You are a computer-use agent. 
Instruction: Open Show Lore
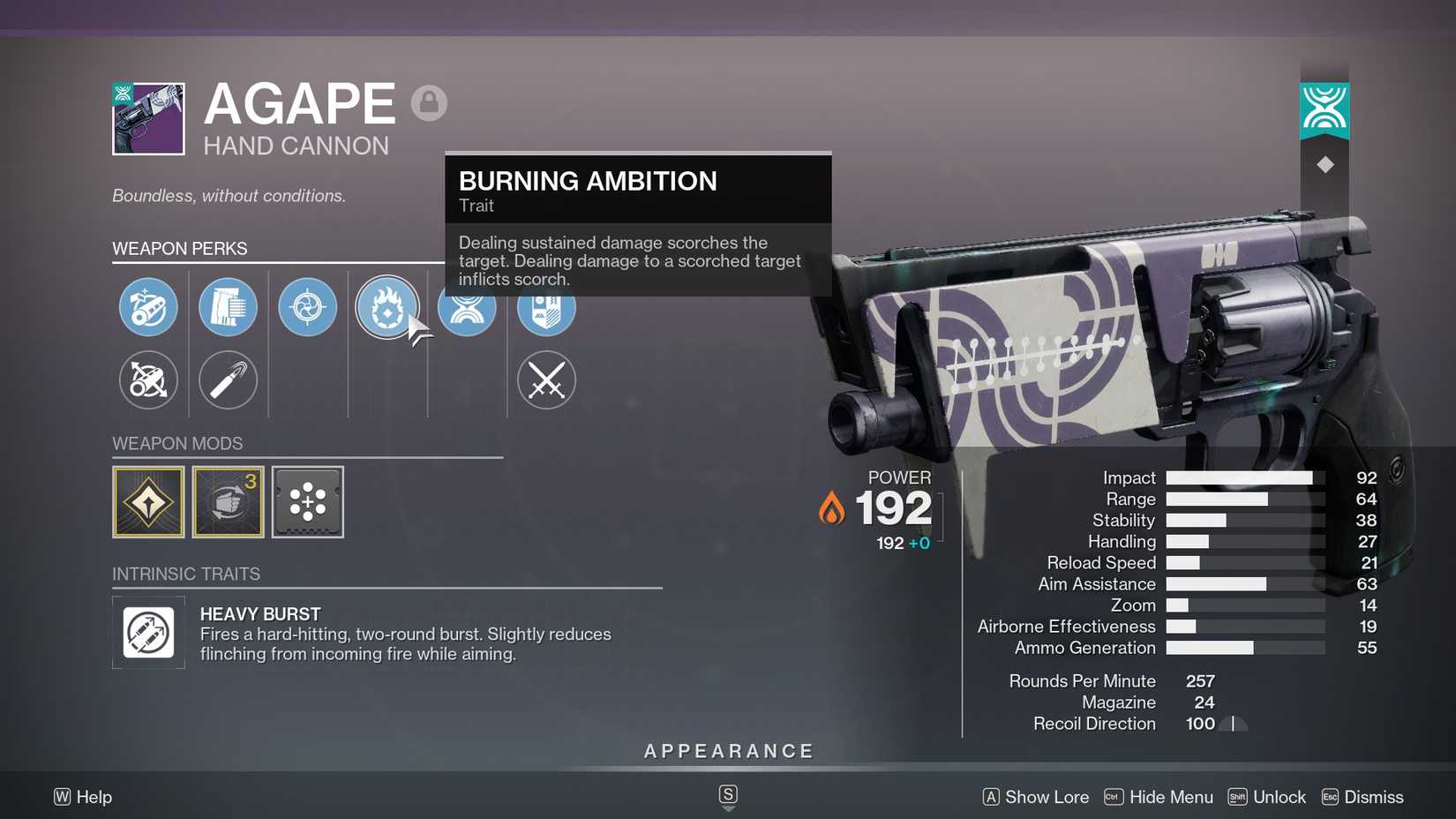point(1046,797)
